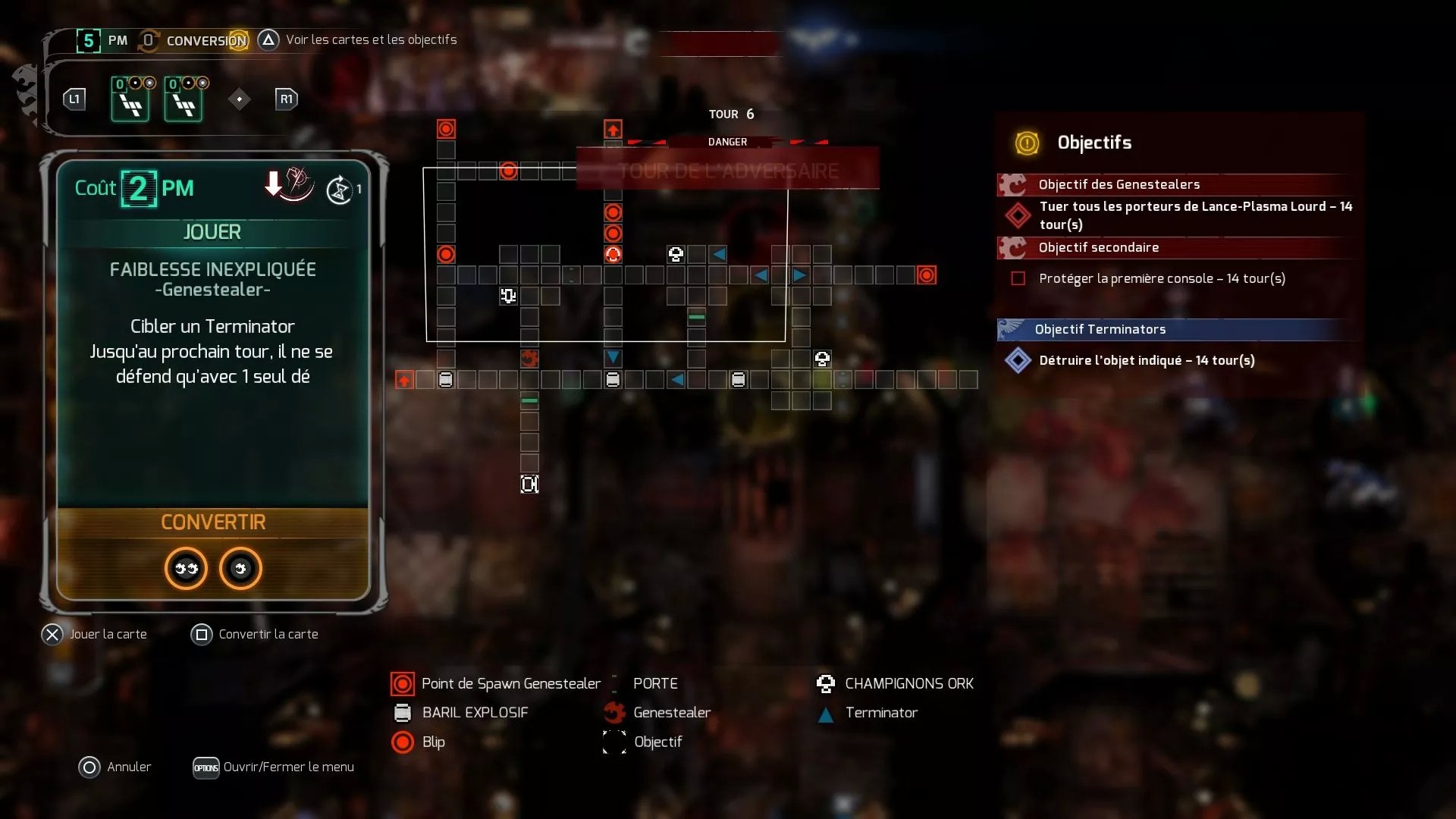The image size is (1456, 819).
Task: Check the Protéger la première console objective box
Action: (1018, 278)
